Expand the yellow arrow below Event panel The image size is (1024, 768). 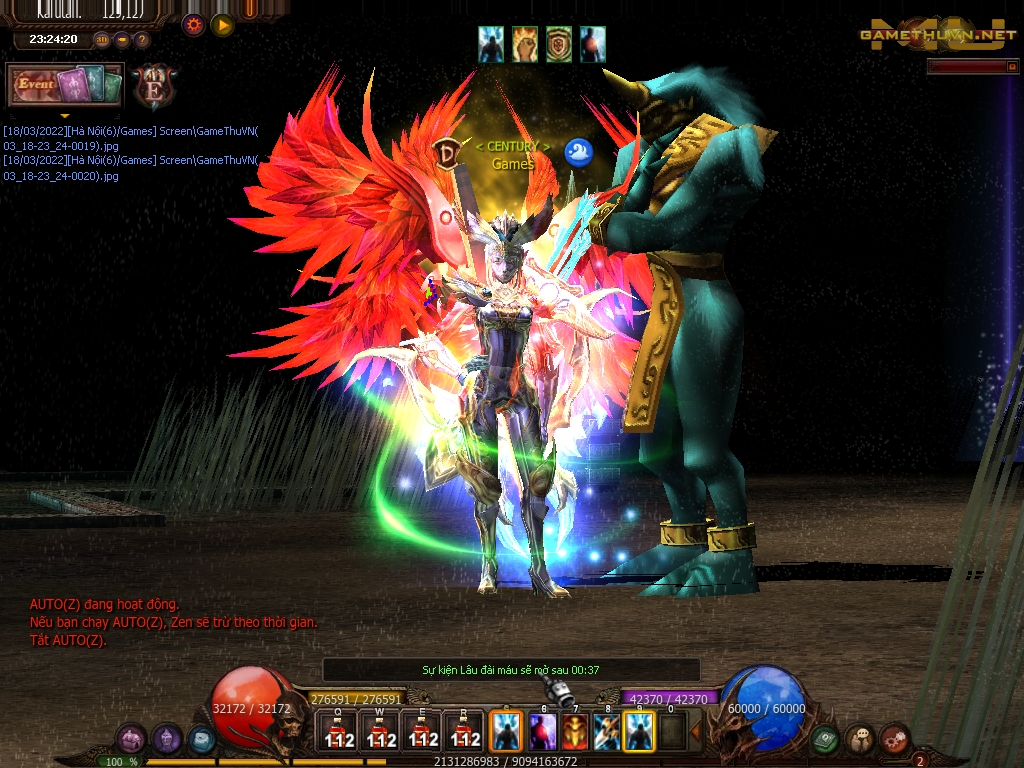(65, 115)
